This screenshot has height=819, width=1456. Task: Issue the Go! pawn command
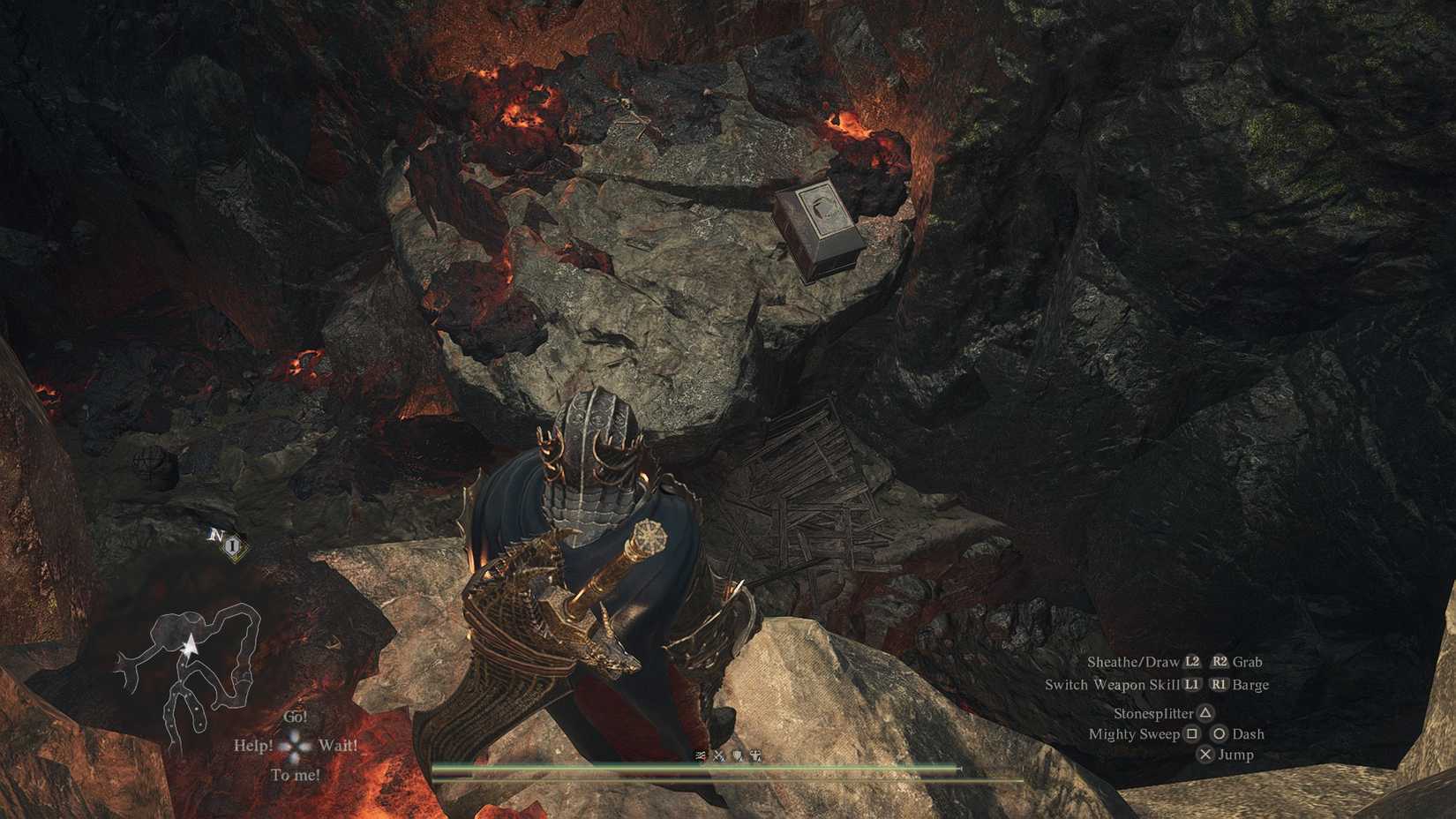(296, 717)
